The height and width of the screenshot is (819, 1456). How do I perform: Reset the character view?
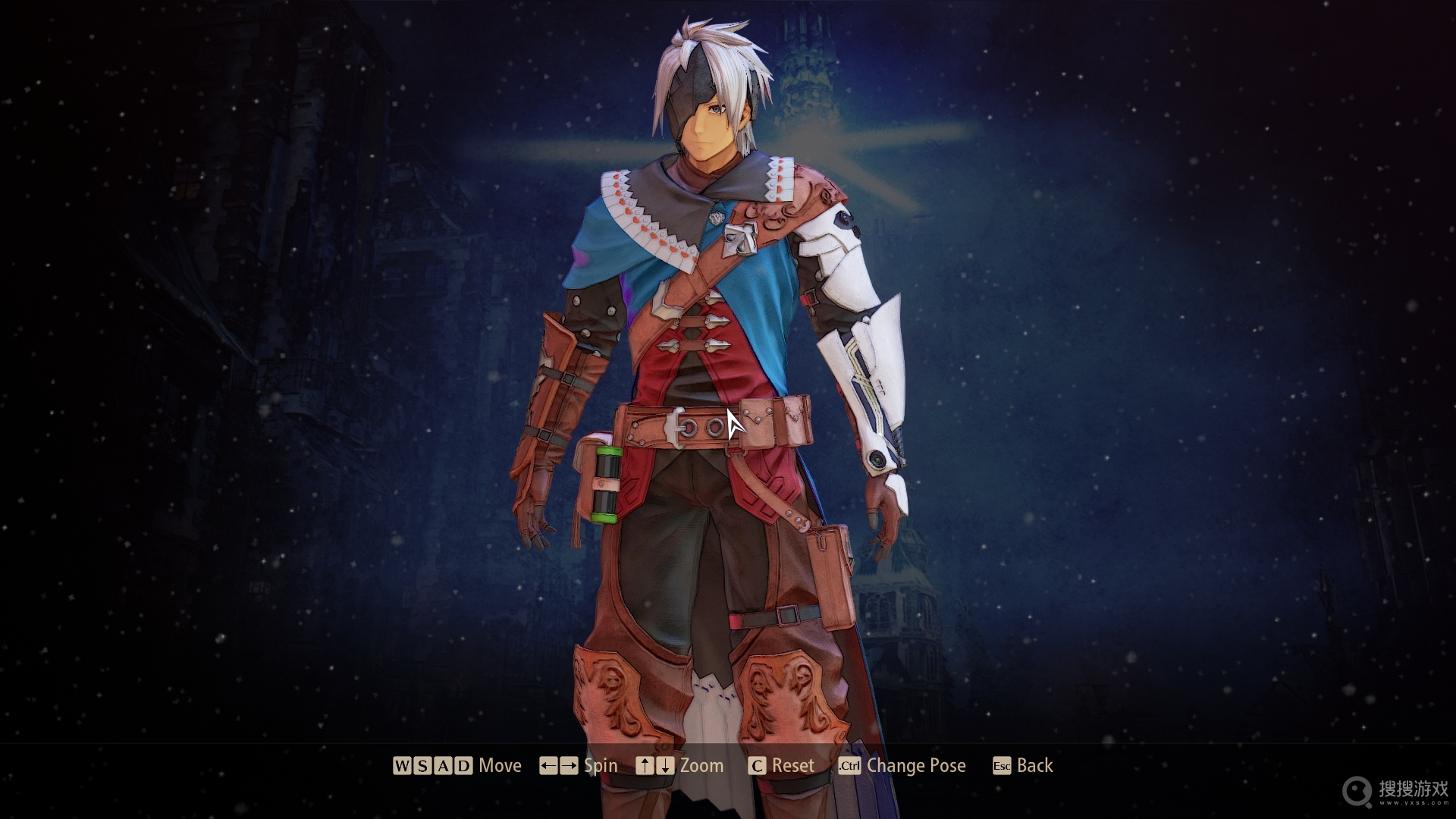[x=781, y=766]
